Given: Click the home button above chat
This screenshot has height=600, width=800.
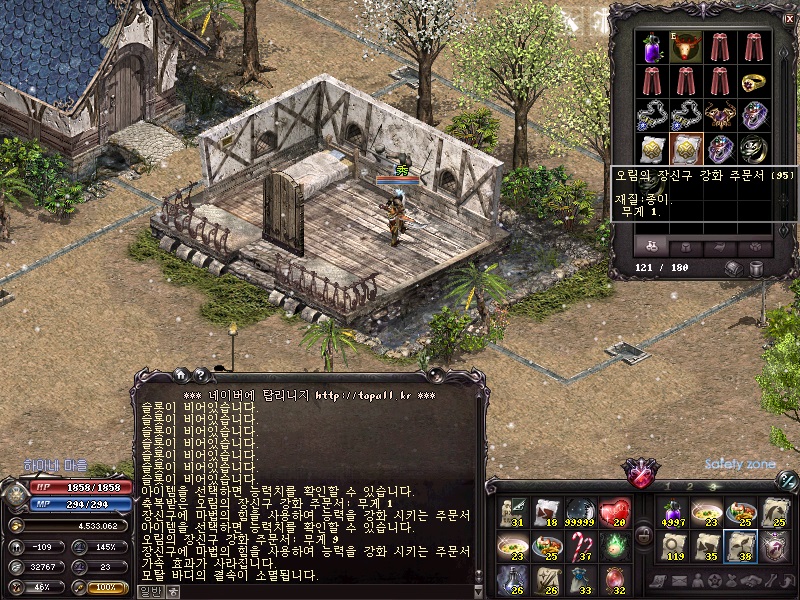Looking at the screenshot, I should point(180,375).
